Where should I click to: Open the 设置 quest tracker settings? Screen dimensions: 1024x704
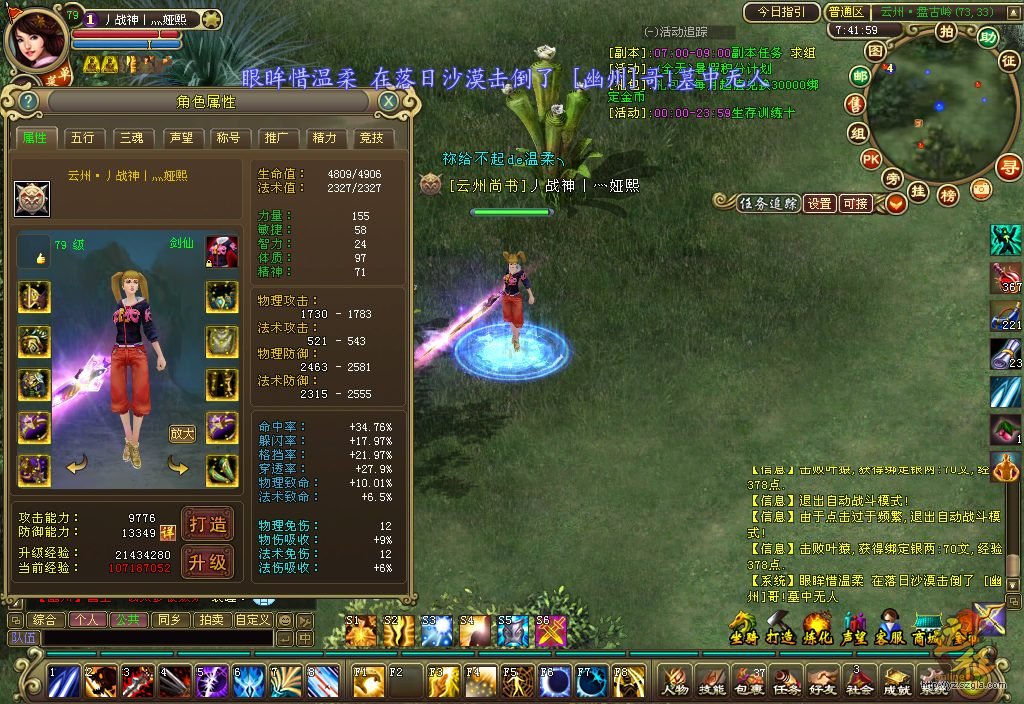[x=820, y=203]
